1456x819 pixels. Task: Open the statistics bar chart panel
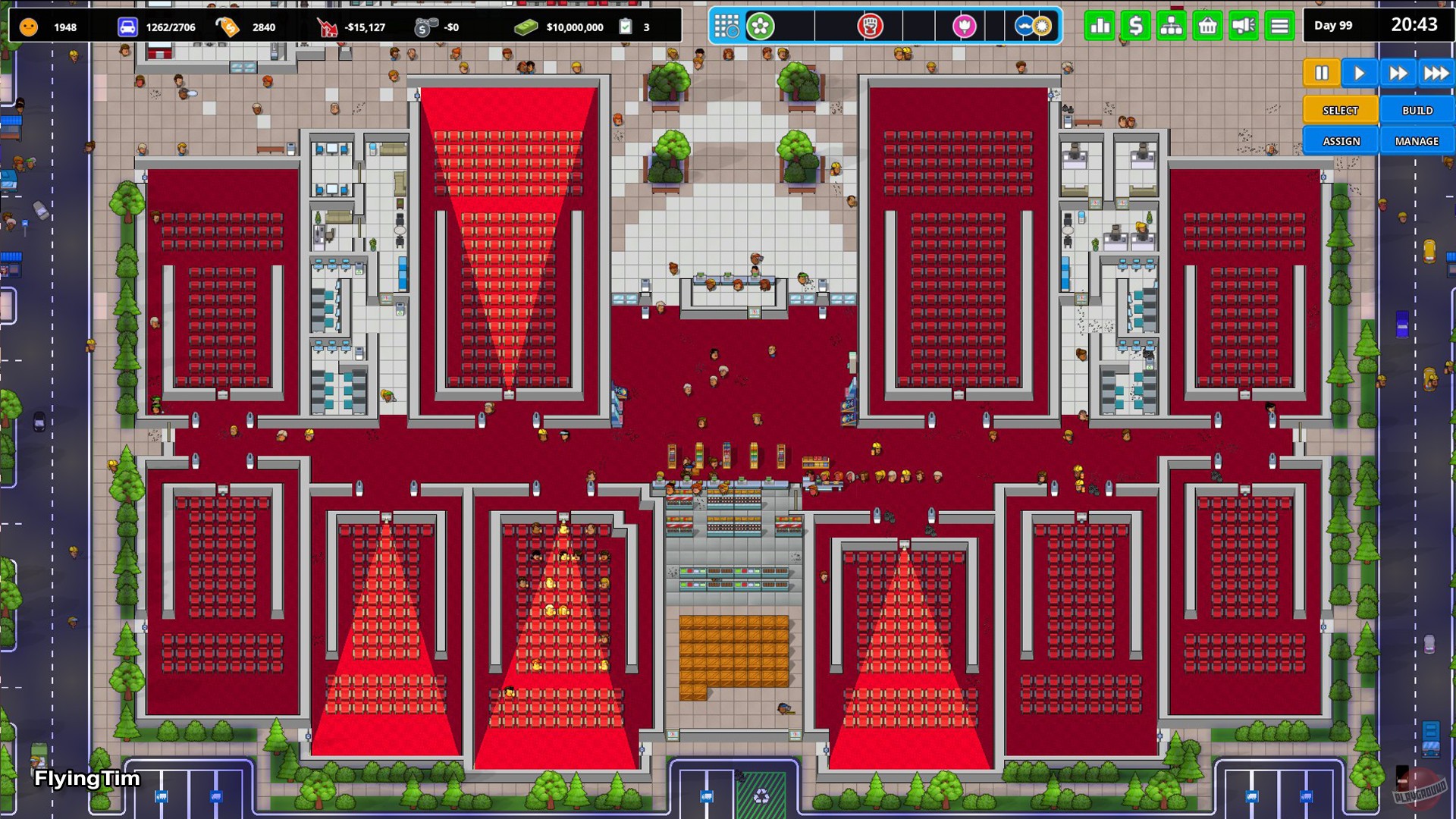click(1100, 25)
